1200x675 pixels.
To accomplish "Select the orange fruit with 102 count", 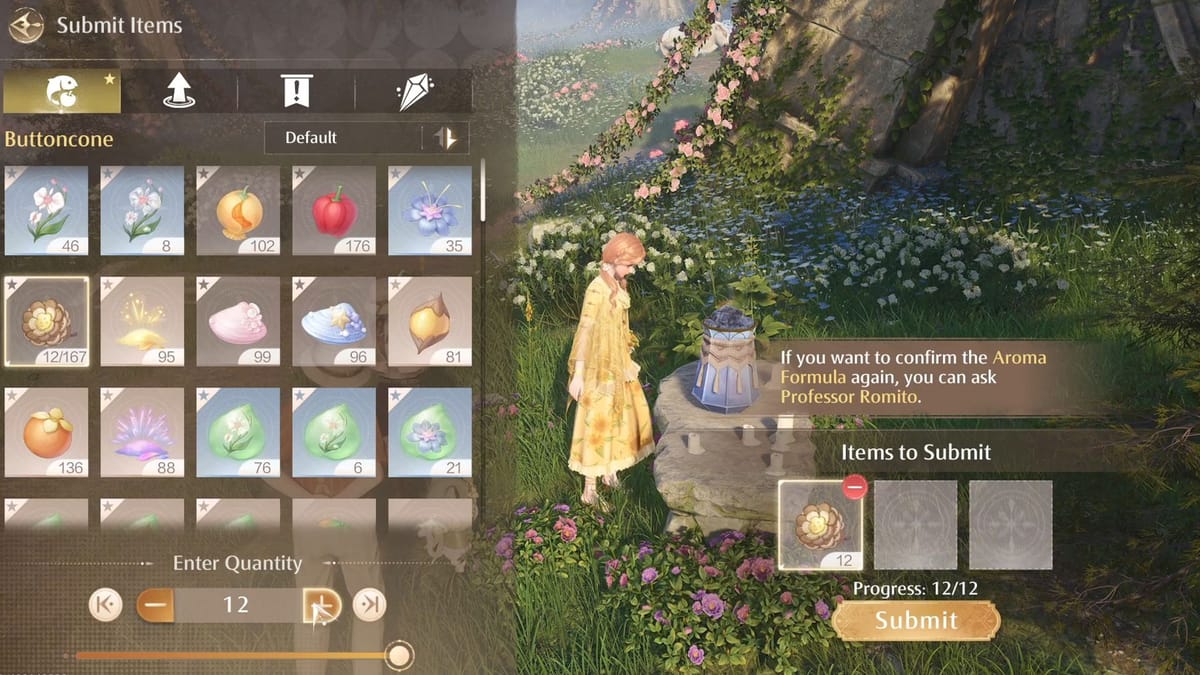I will [238, 210].
